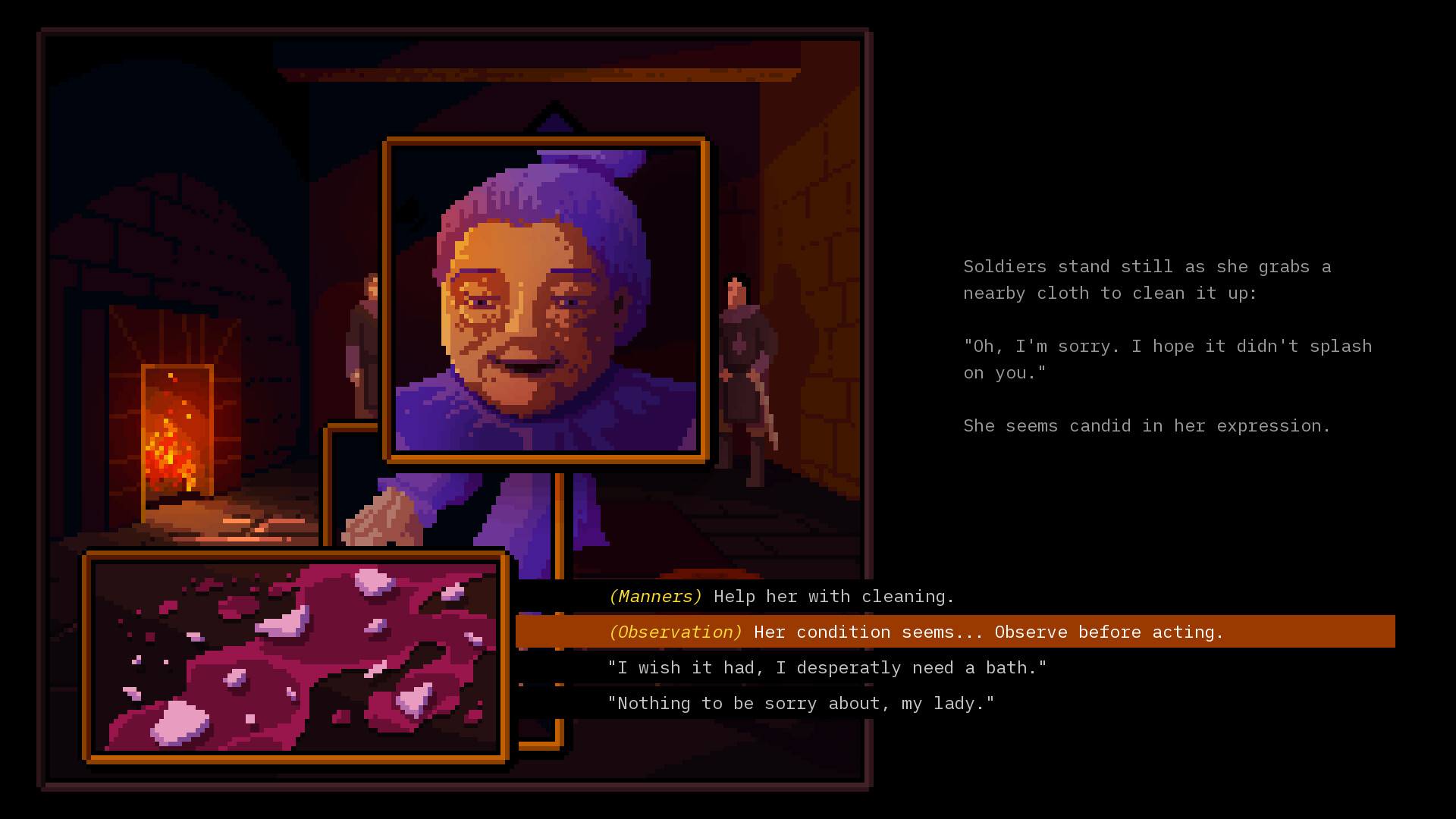Select "Nothing to be sorry about, my lady."

pos(802,703)
